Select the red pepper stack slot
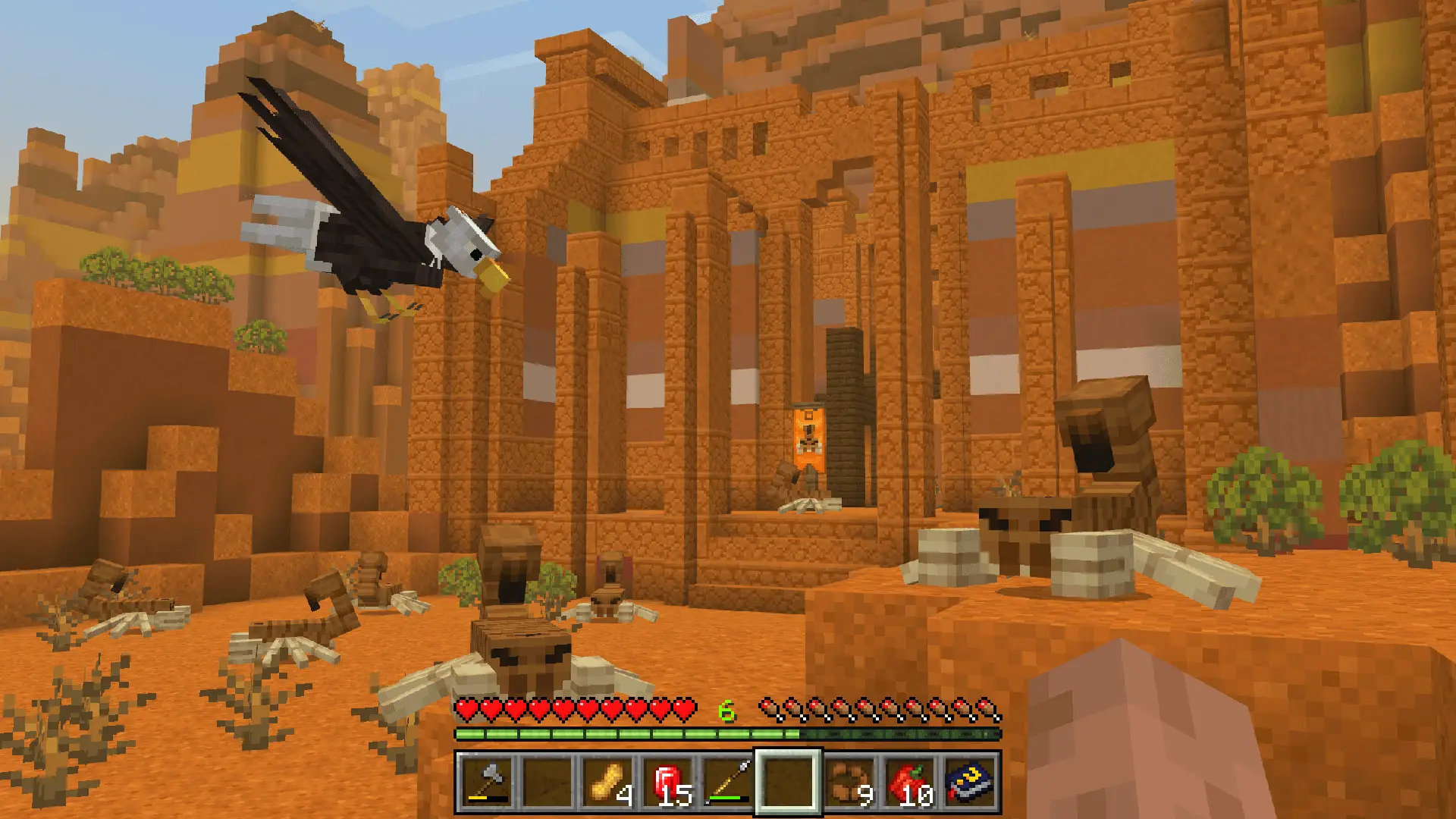1456x819 pixels. 910,782
